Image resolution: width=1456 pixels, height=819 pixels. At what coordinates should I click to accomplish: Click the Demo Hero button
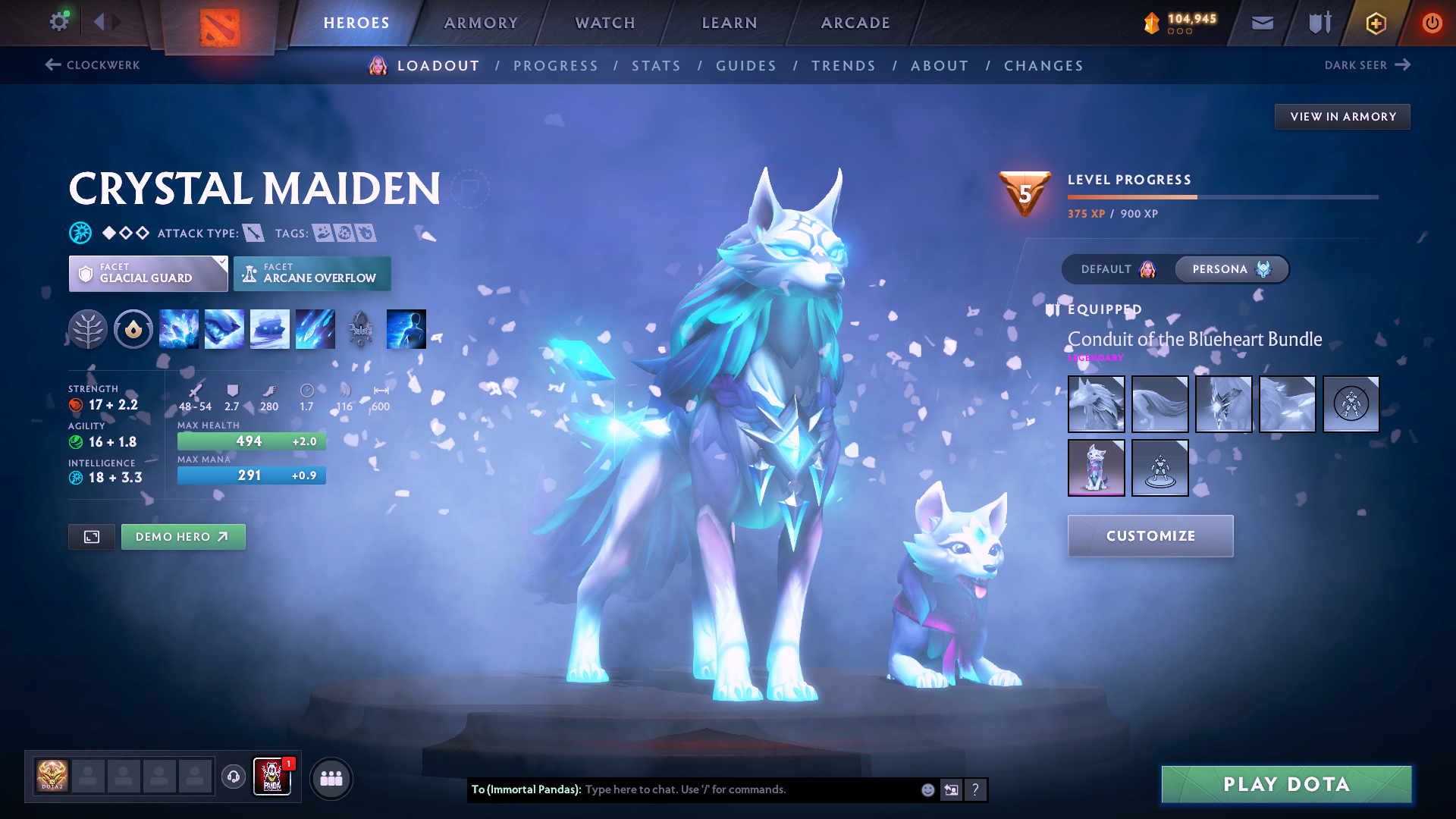pos(183,537)
